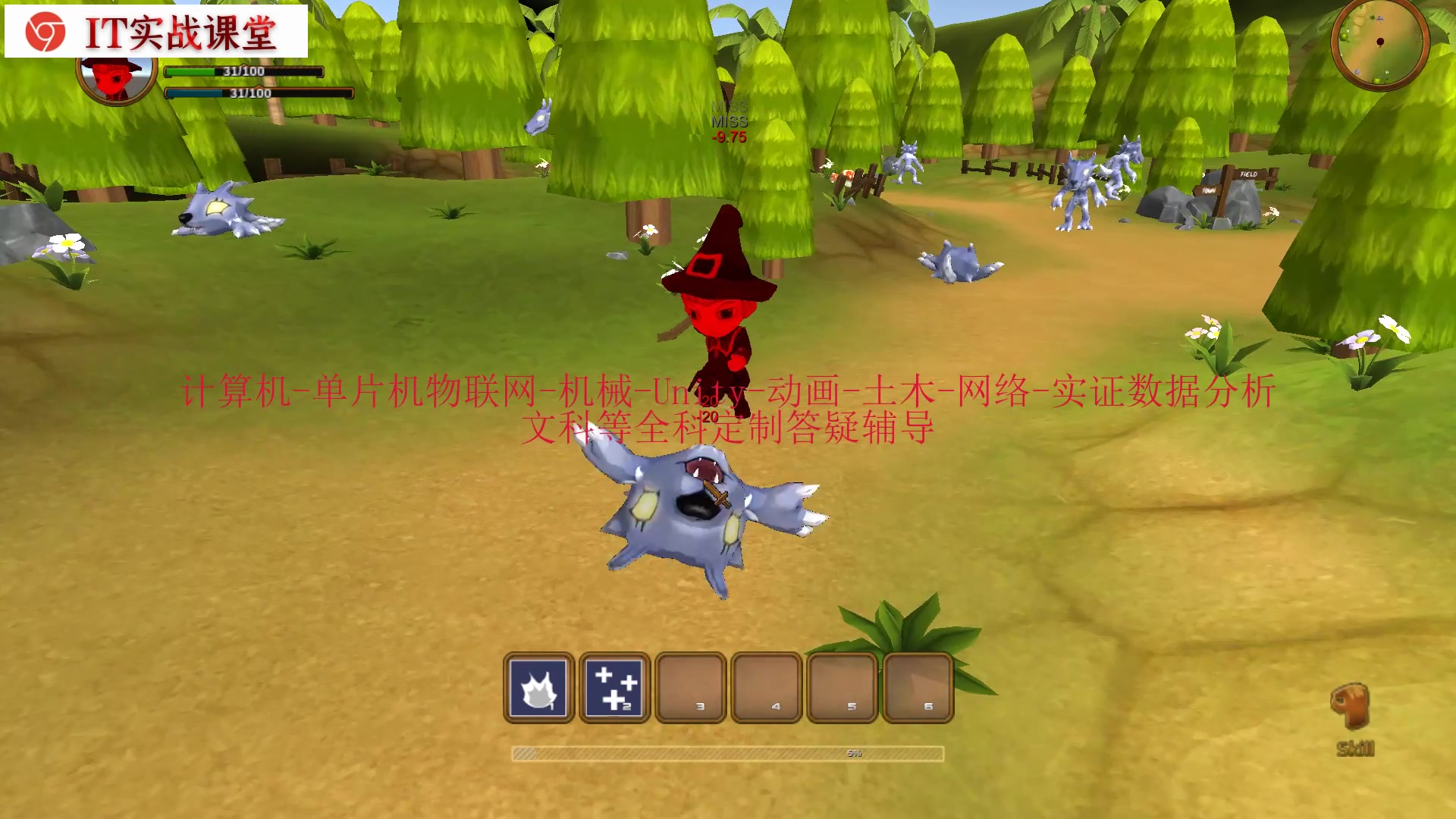Click the character portrait showing the red wizard

(111, 78)
